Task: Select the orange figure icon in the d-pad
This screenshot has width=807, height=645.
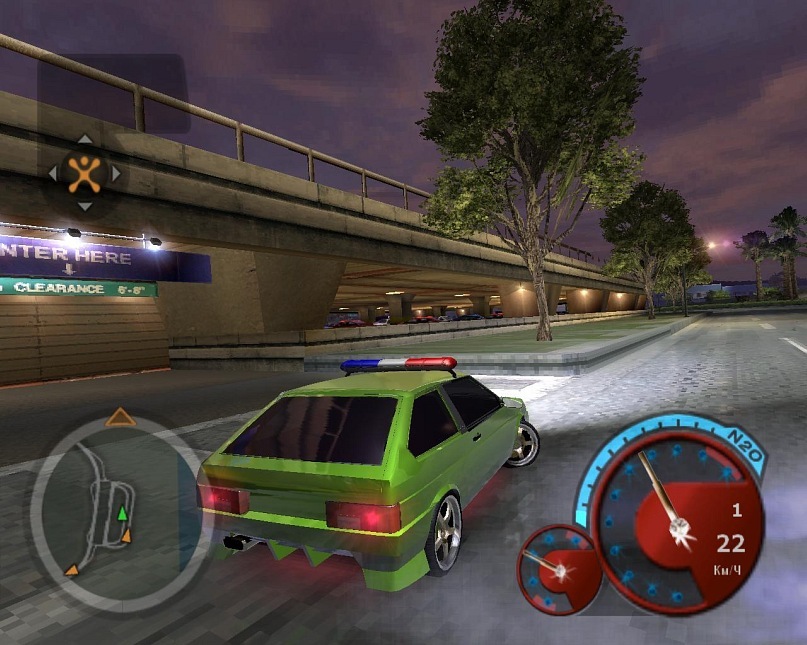Action: point(85,173)
